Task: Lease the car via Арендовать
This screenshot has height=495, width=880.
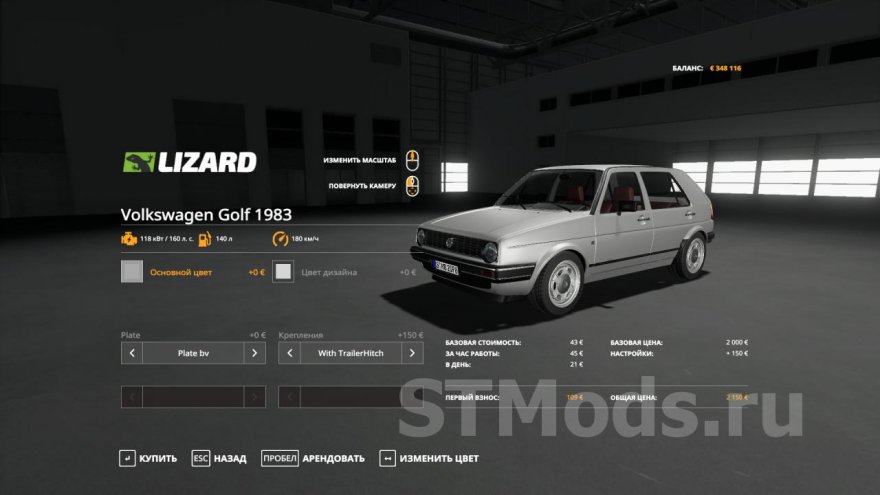Action: pos(313,458)
